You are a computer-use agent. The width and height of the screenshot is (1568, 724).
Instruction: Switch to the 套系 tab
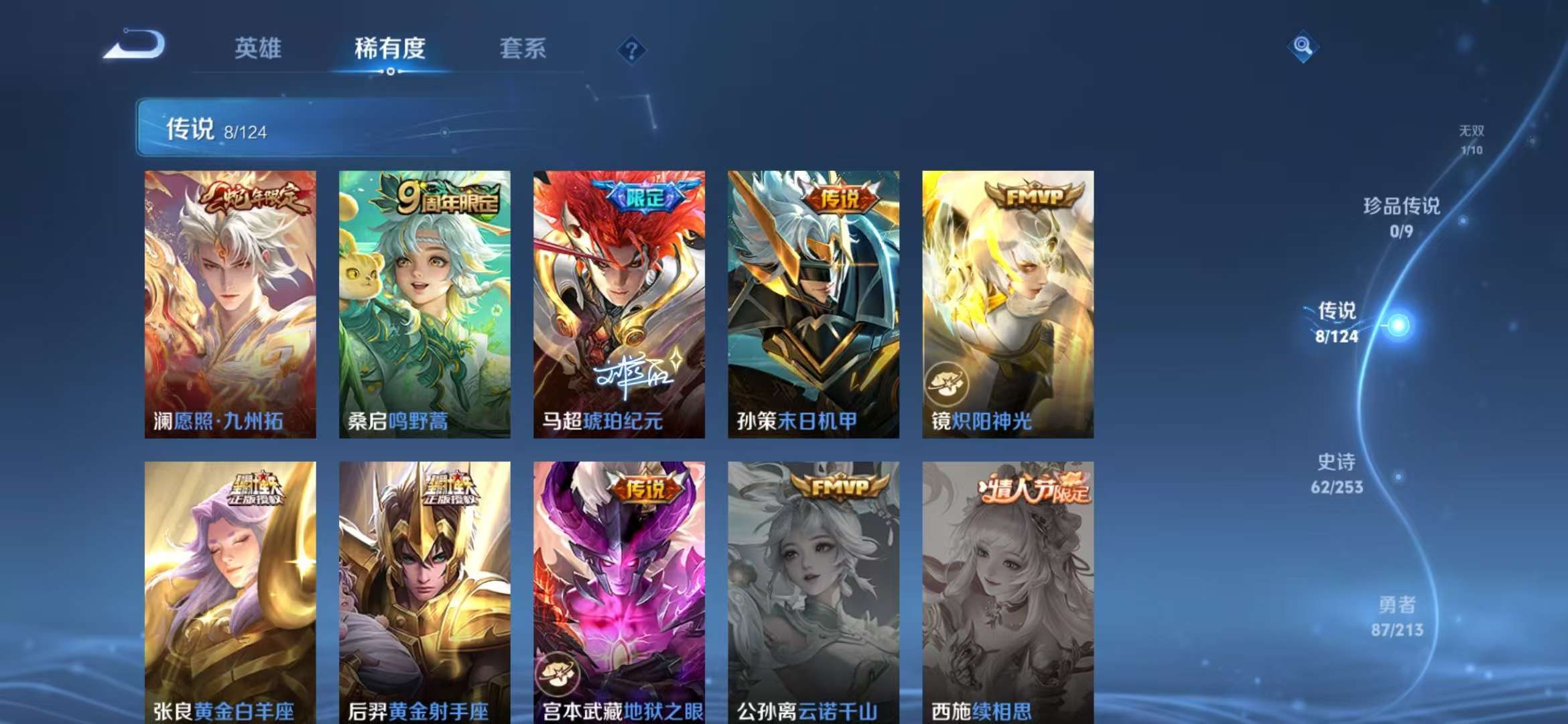522,48
